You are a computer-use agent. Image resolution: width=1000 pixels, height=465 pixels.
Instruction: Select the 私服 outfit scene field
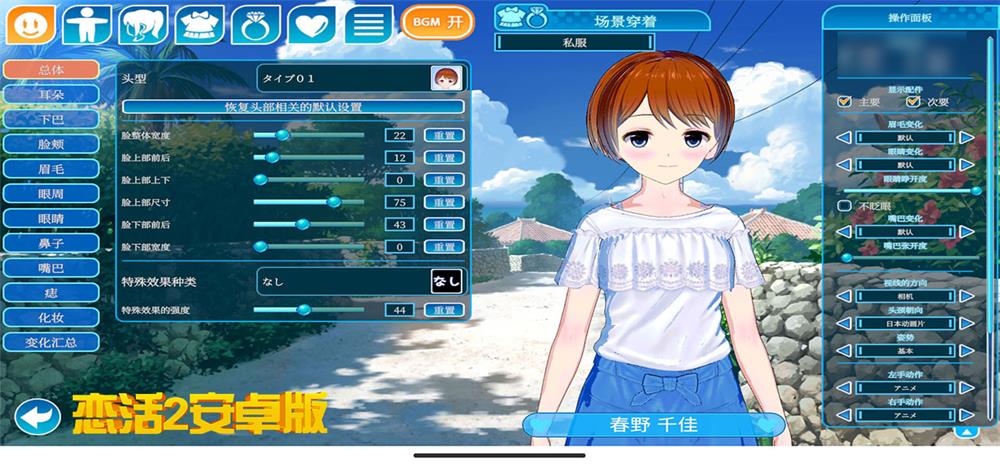(574, 43)
